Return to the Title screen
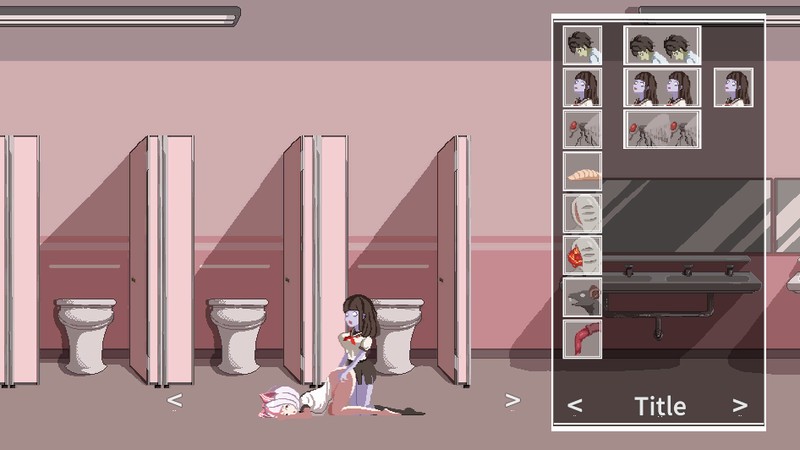800x450 pixels. (660, 406)
